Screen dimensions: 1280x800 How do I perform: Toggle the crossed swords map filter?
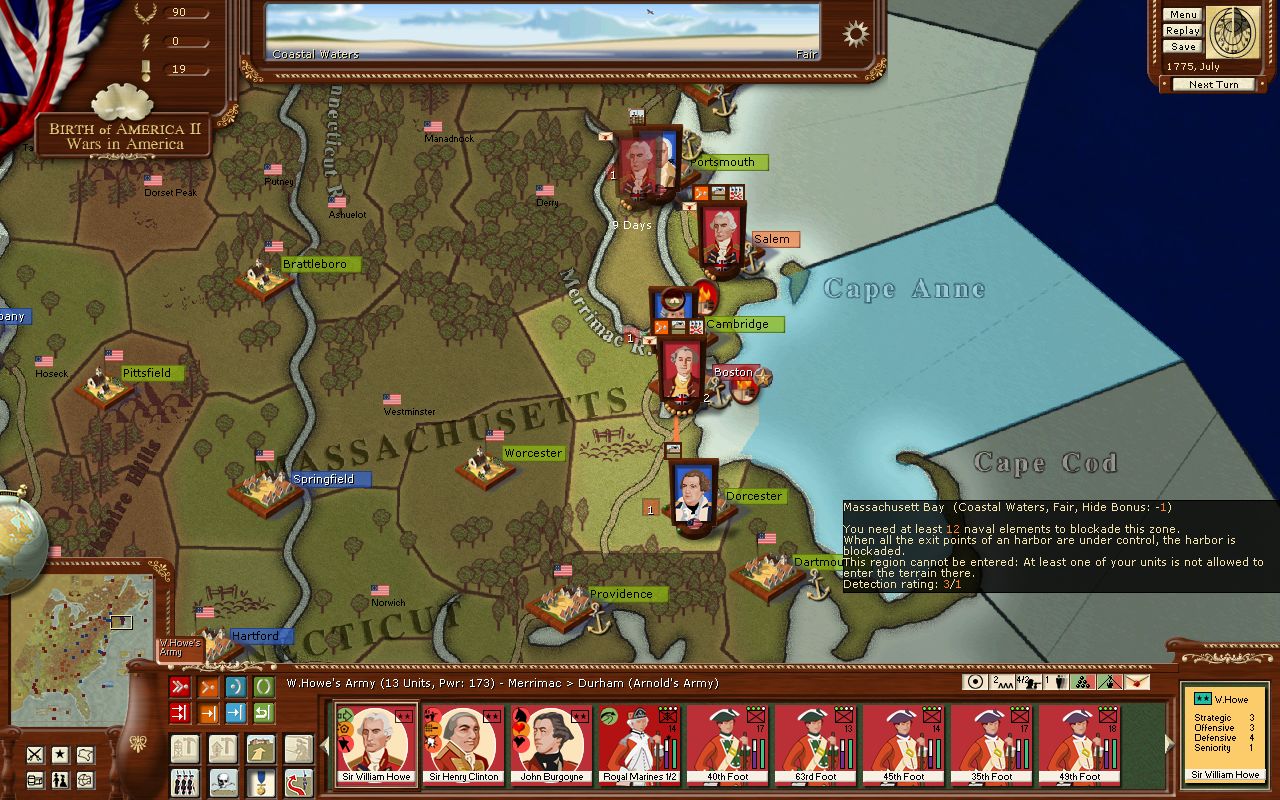[35, 755]
